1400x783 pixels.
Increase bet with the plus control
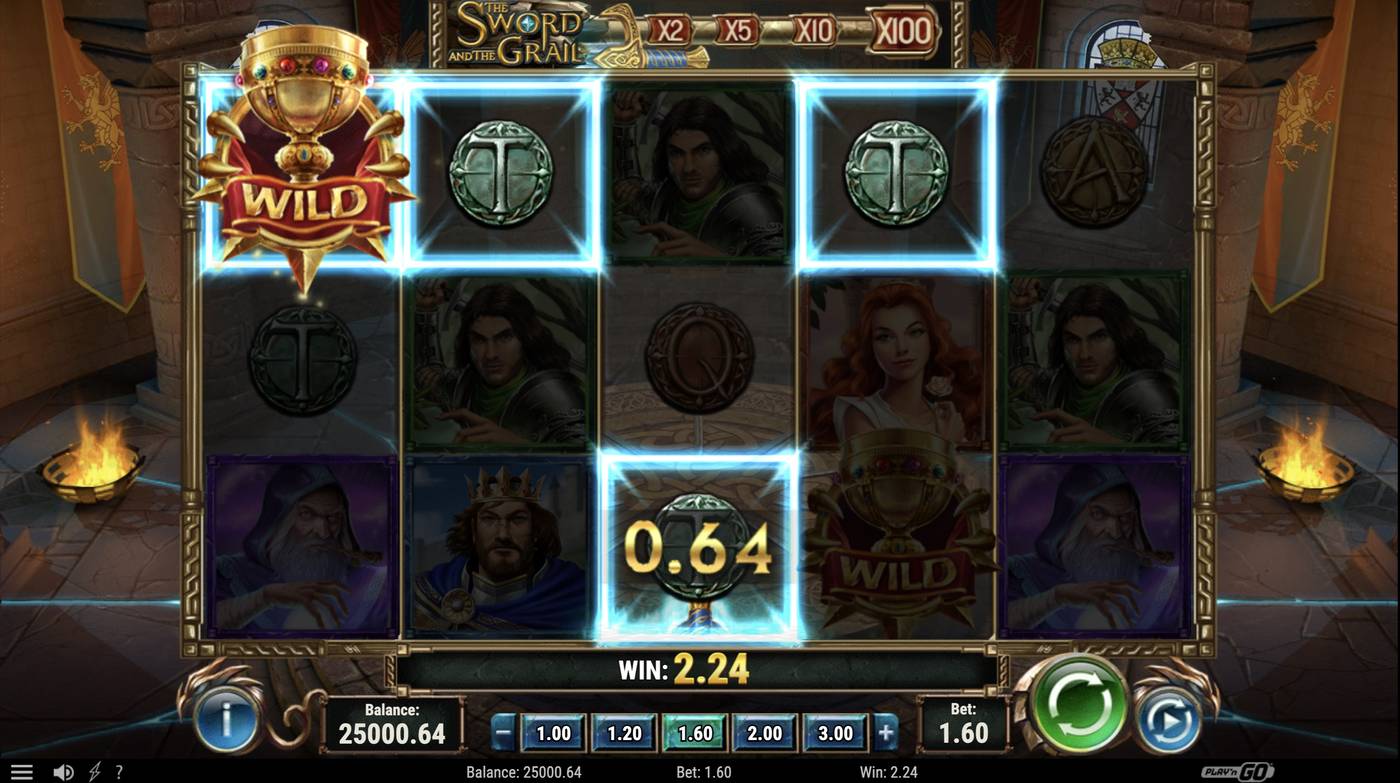[x=886, y=733]
